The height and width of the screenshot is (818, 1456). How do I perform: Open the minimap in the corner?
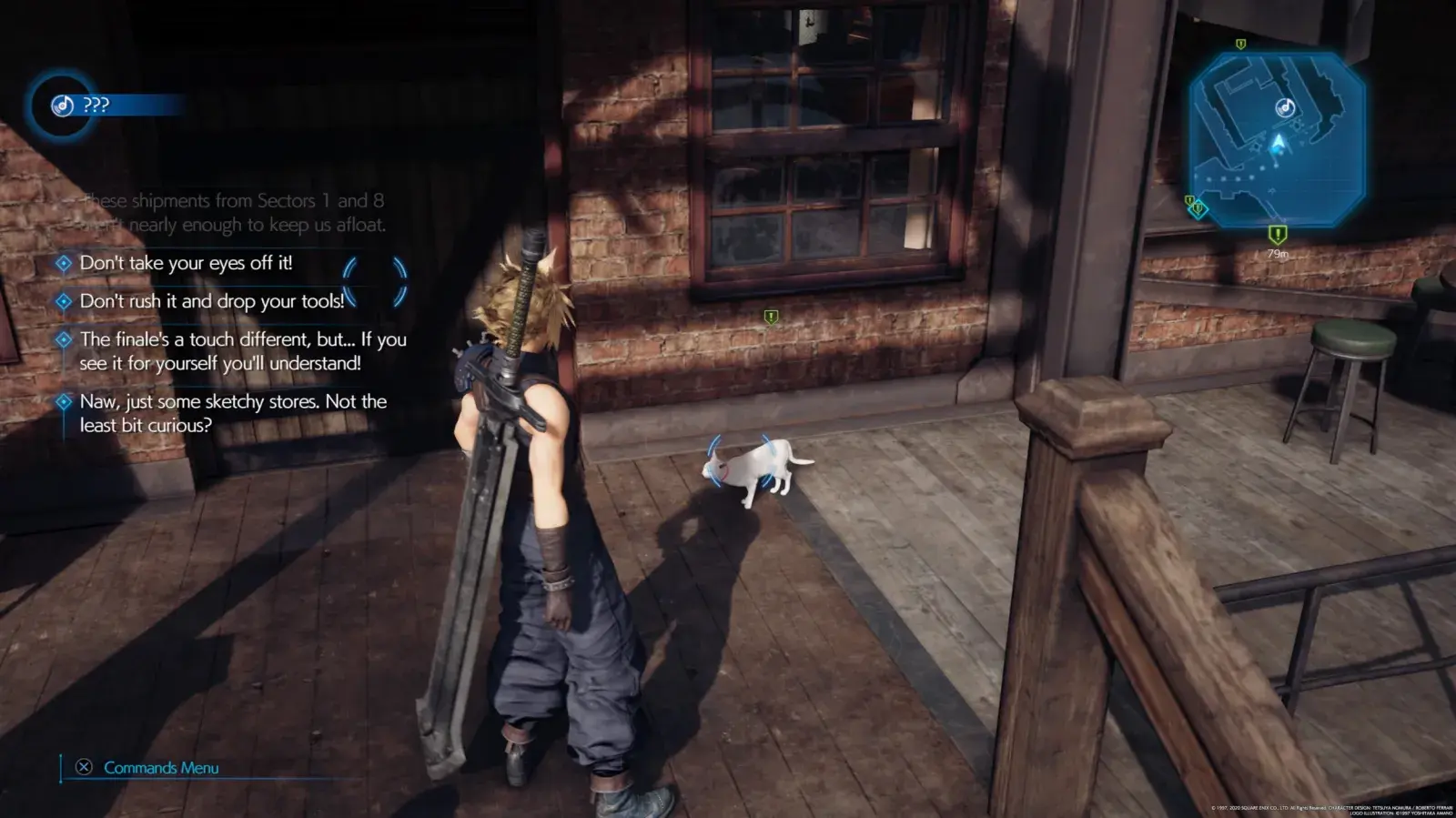(x=1276, y=139)
